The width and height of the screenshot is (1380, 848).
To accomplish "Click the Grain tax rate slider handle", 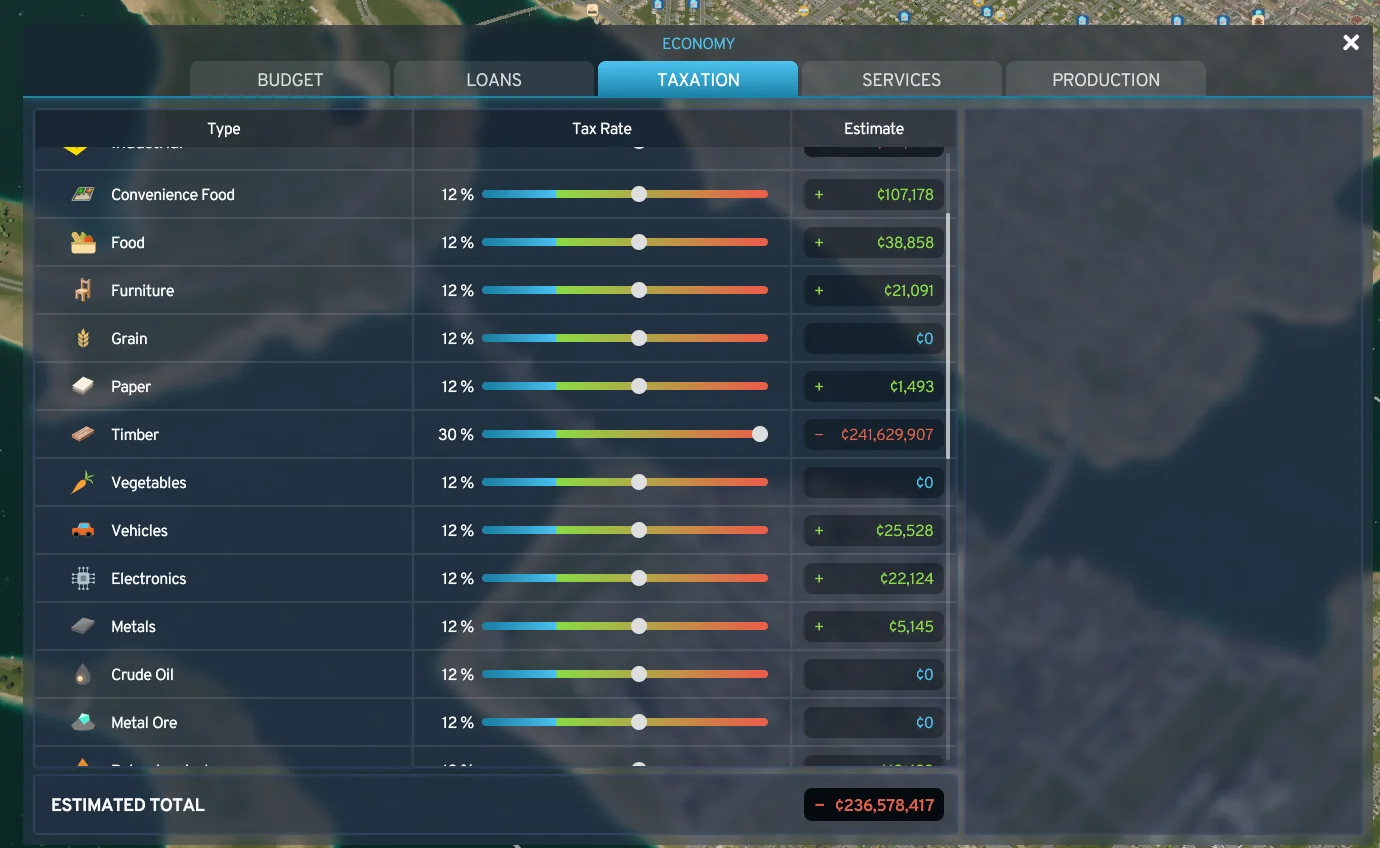I will tap(637, 338).
